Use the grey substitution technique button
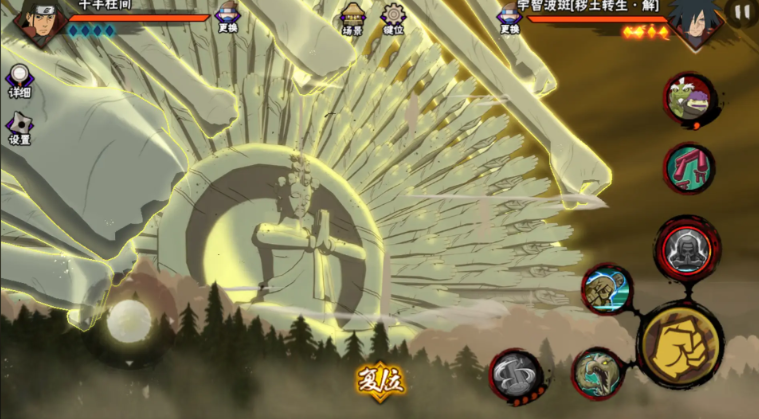Viewport: 759px width, 419px height. (517, 375)
